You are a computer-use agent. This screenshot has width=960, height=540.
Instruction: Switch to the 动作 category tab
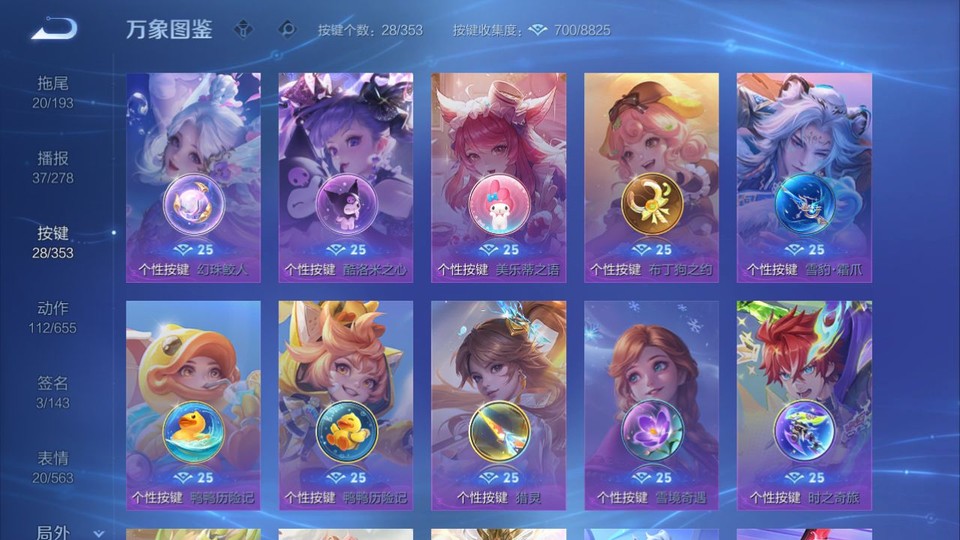(x=53, y=316)
